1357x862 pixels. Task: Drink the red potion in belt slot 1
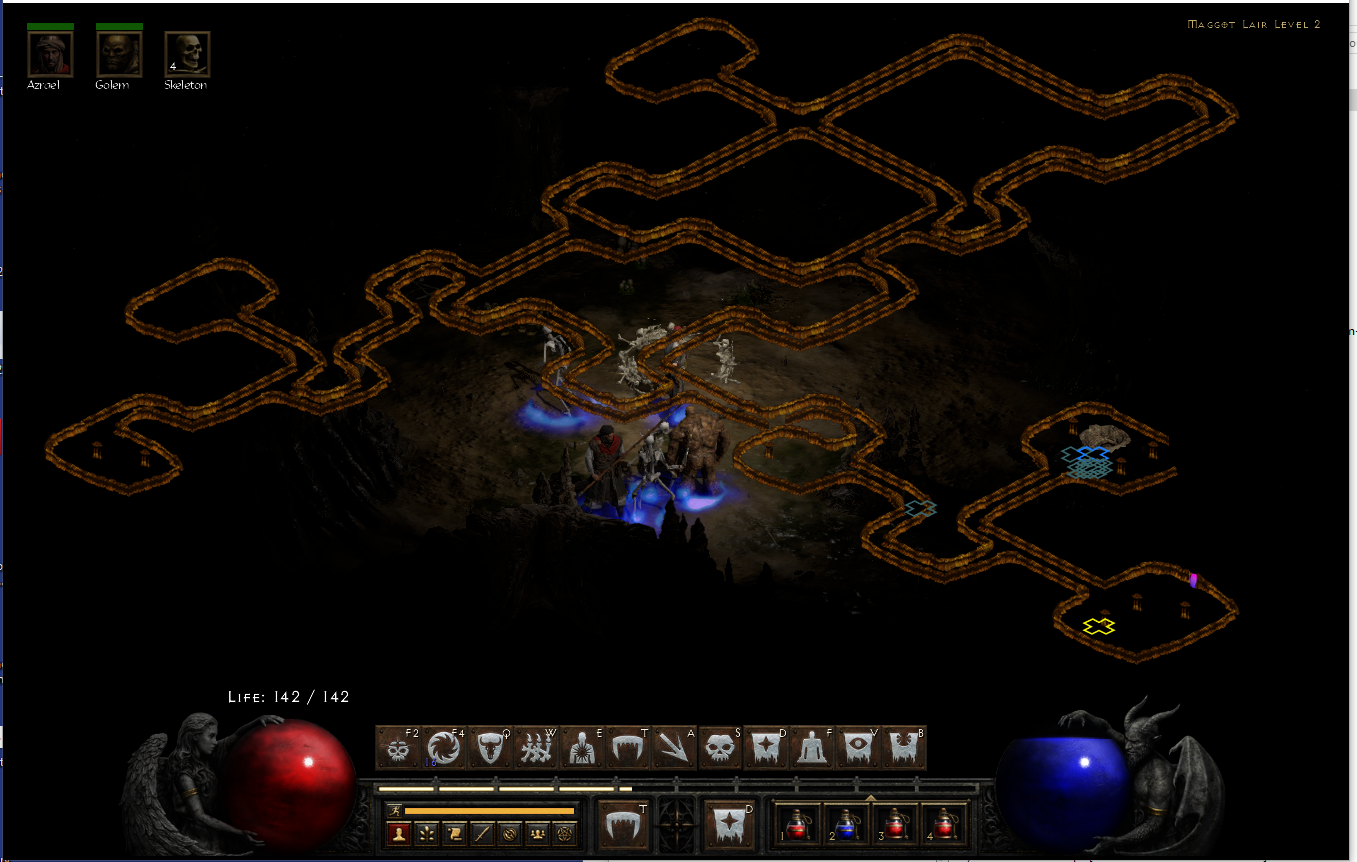click(x=798, y=828)
